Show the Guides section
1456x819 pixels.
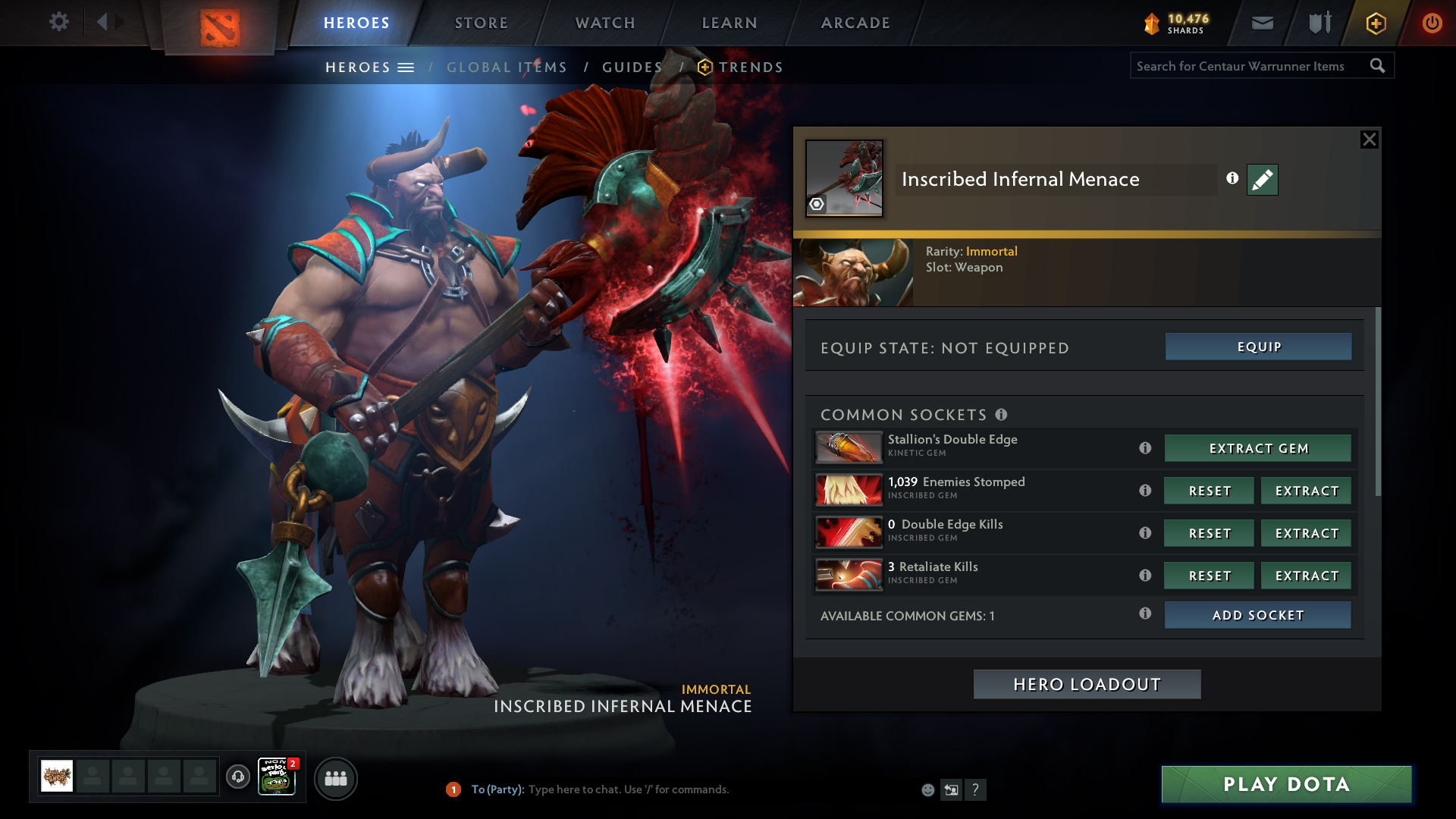(632, 67)
